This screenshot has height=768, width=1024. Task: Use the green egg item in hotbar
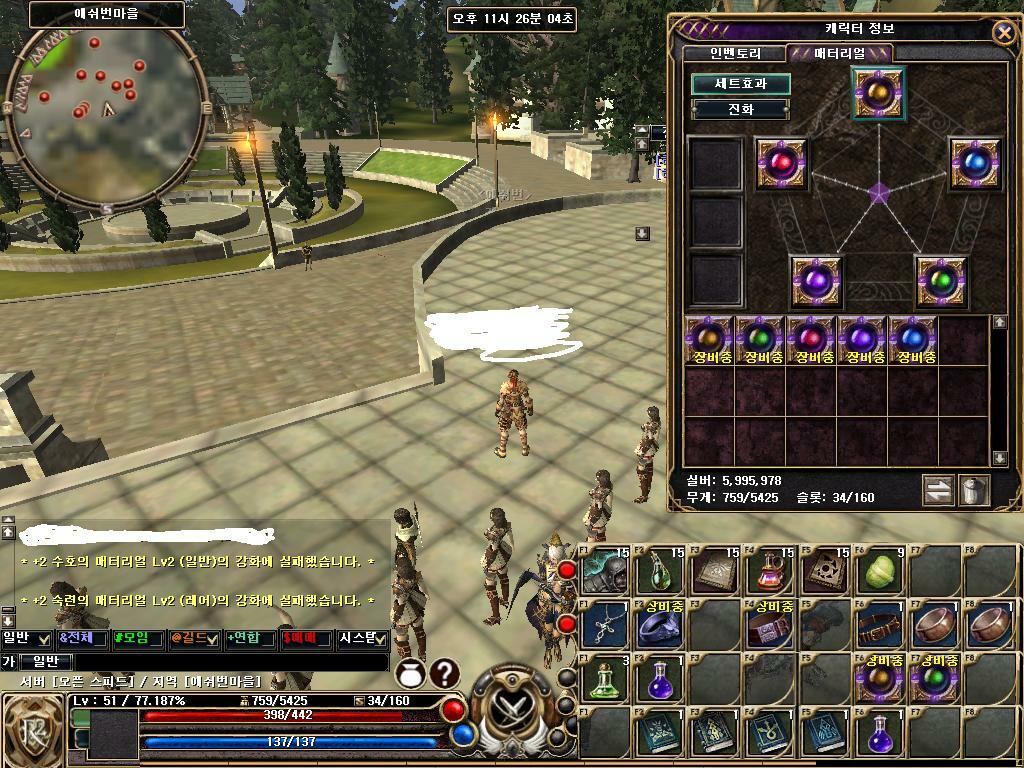tap(881, 571)
